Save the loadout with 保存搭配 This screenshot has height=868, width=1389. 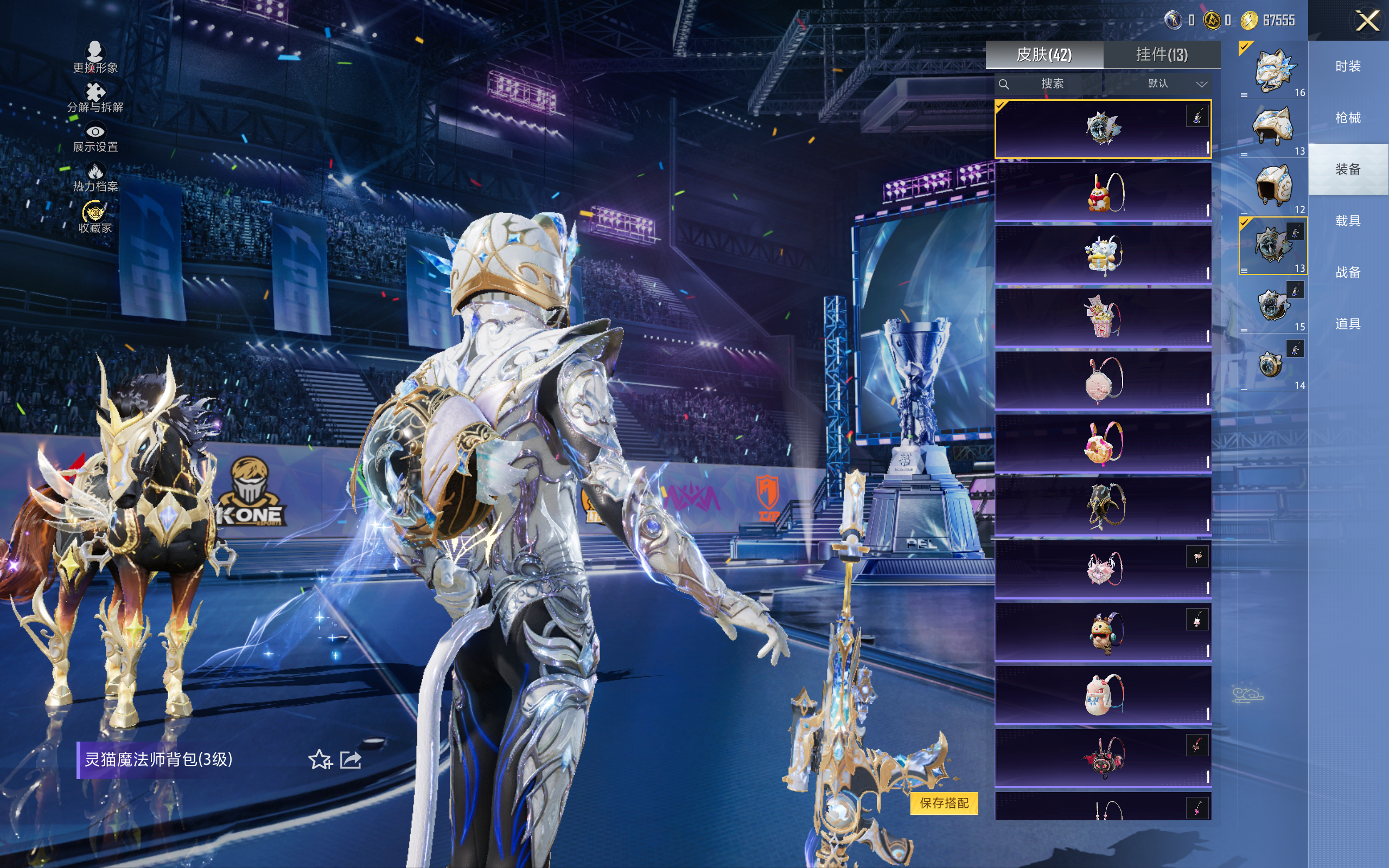coord(944,802)
